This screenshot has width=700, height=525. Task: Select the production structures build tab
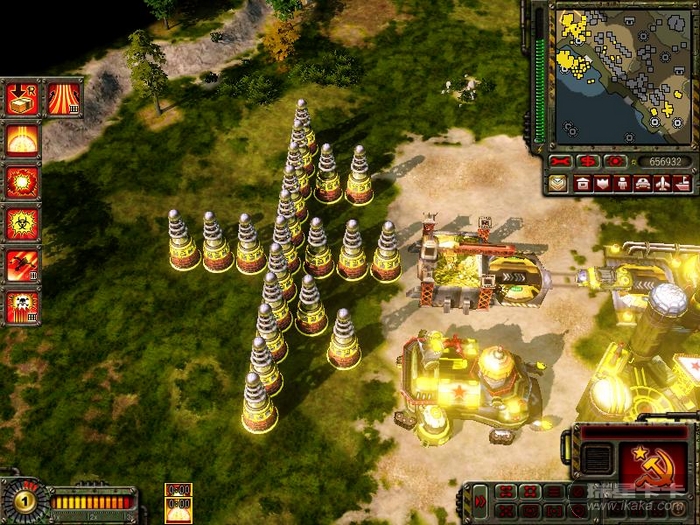click(581, 184)
